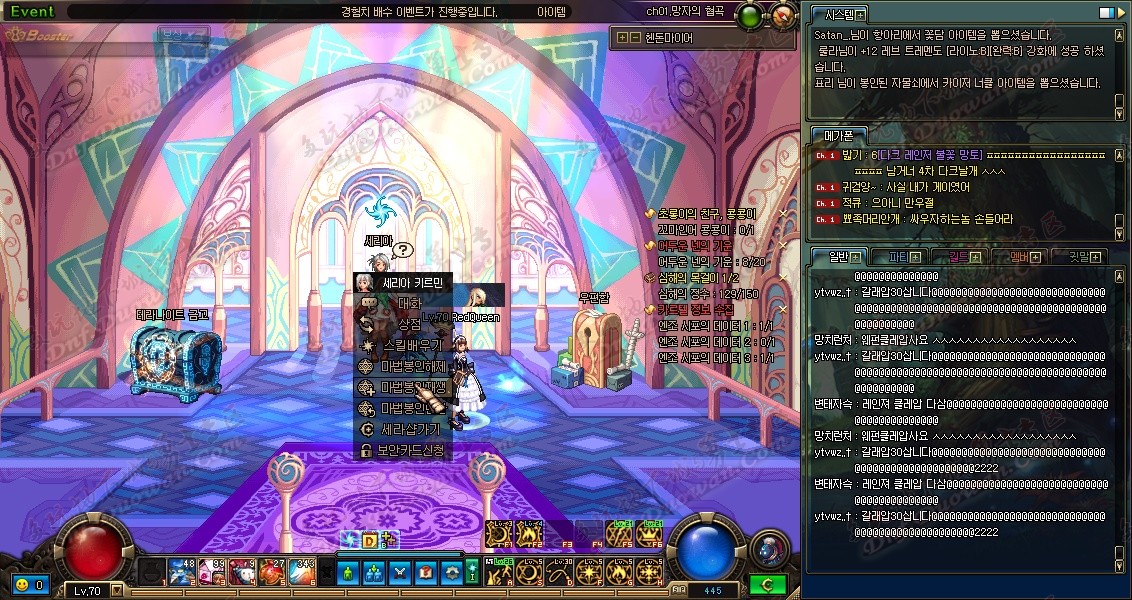Choose 대화 in Seria's NPC menu
Screen dimensions: 1132x600
[x=402, y=302]
